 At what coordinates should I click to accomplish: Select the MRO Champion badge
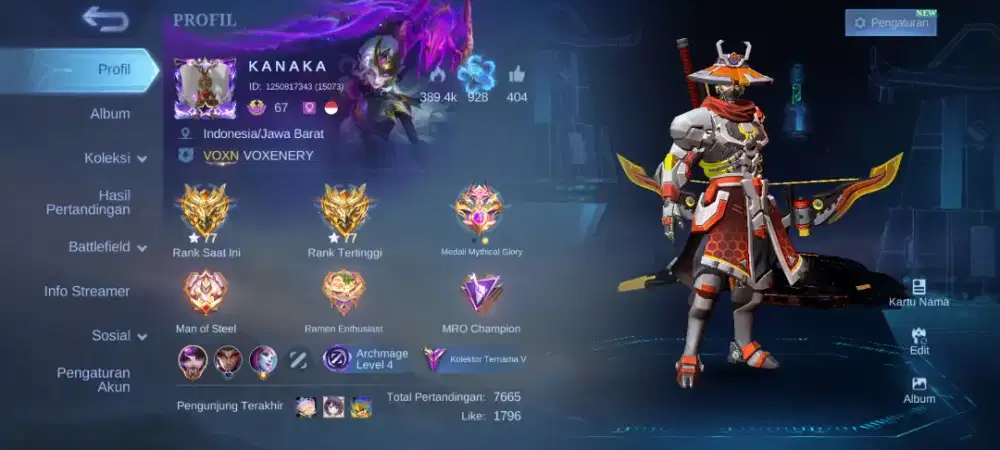tap(481, 293)
